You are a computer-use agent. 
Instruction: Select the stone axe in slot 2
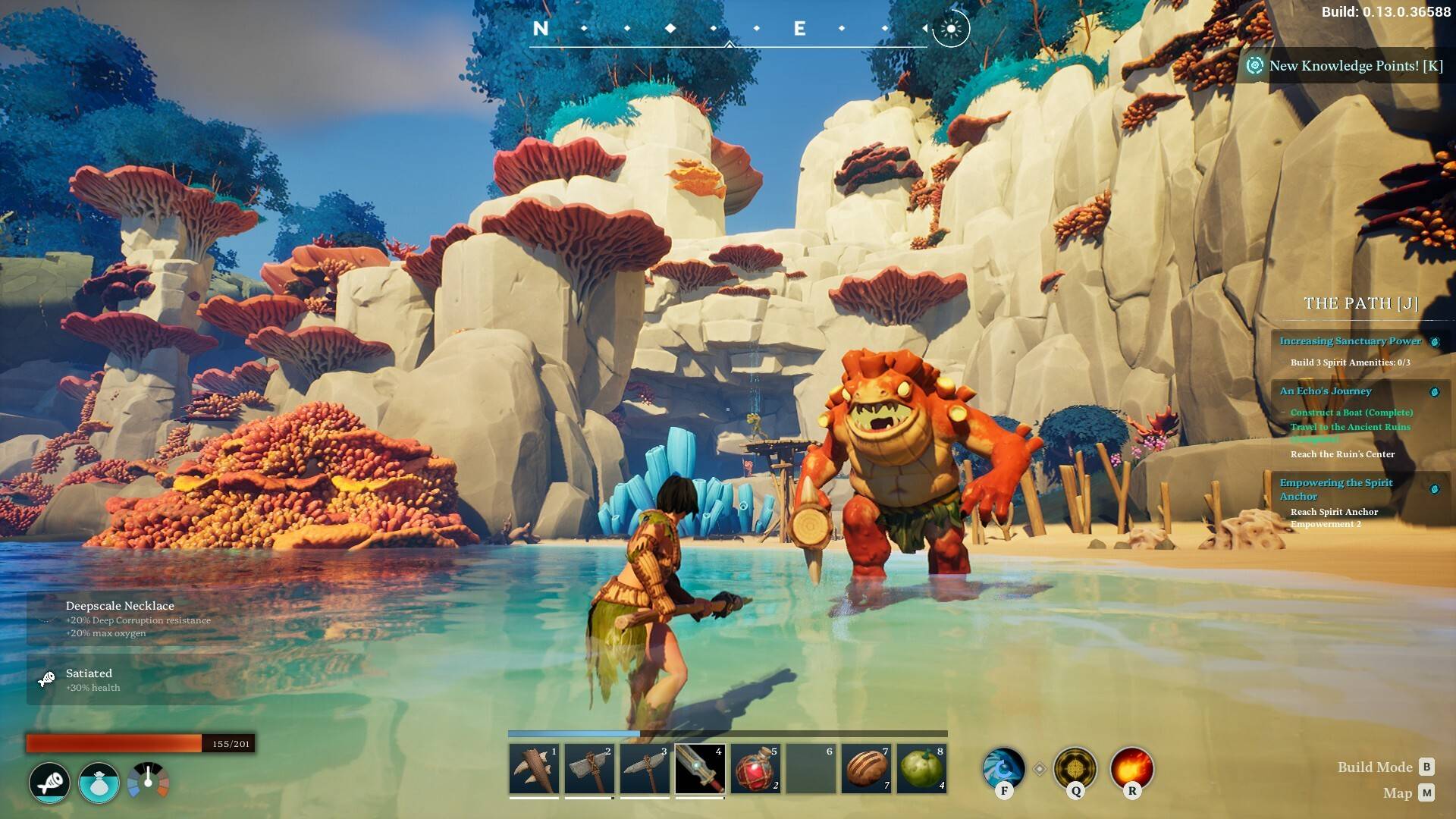tap(589, 769)
